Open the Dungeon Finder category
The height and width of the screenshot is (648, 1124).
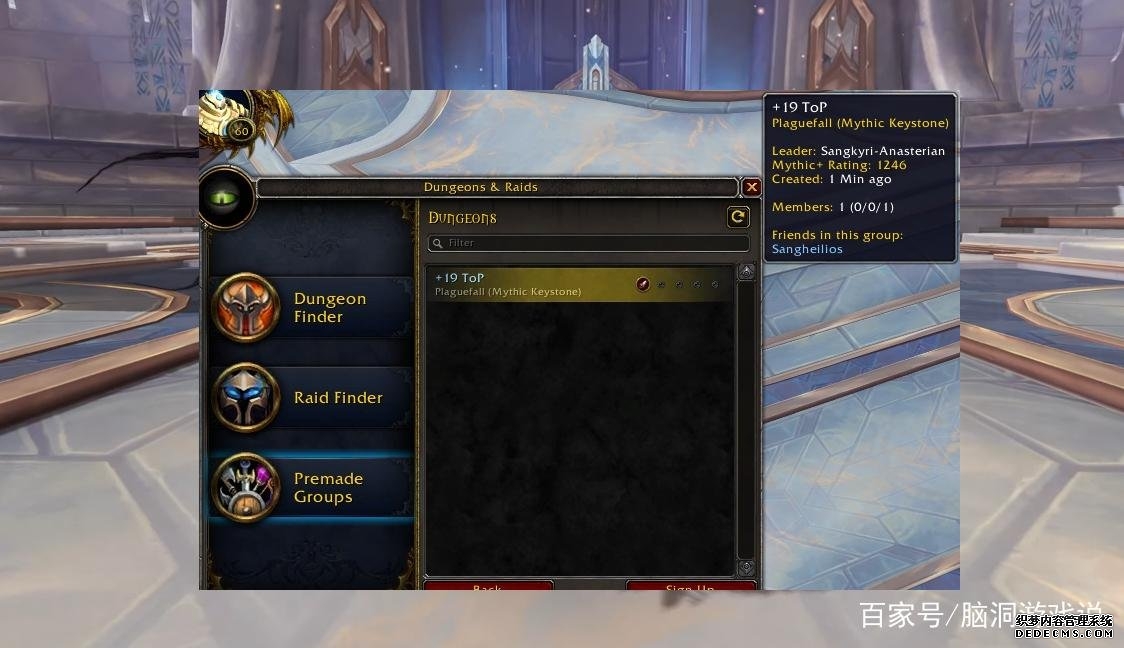pyautogui.click(x=310, y=308)
